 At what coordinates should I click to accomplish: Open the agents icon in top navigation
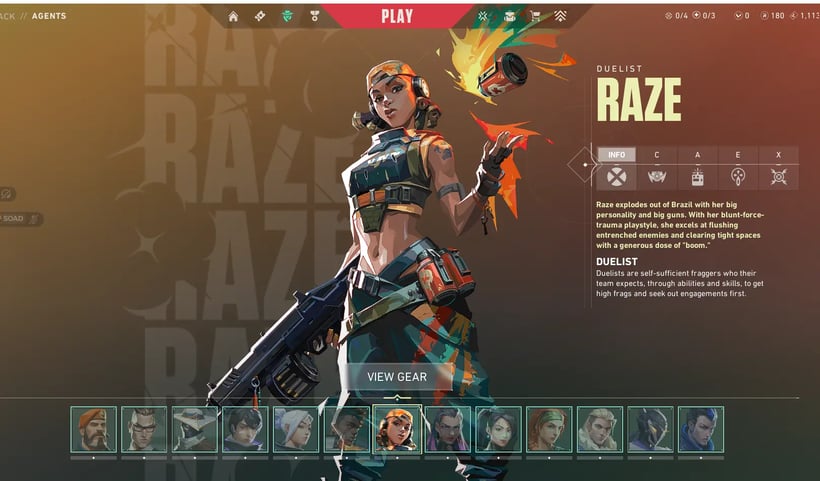click(x=287, y=16)
